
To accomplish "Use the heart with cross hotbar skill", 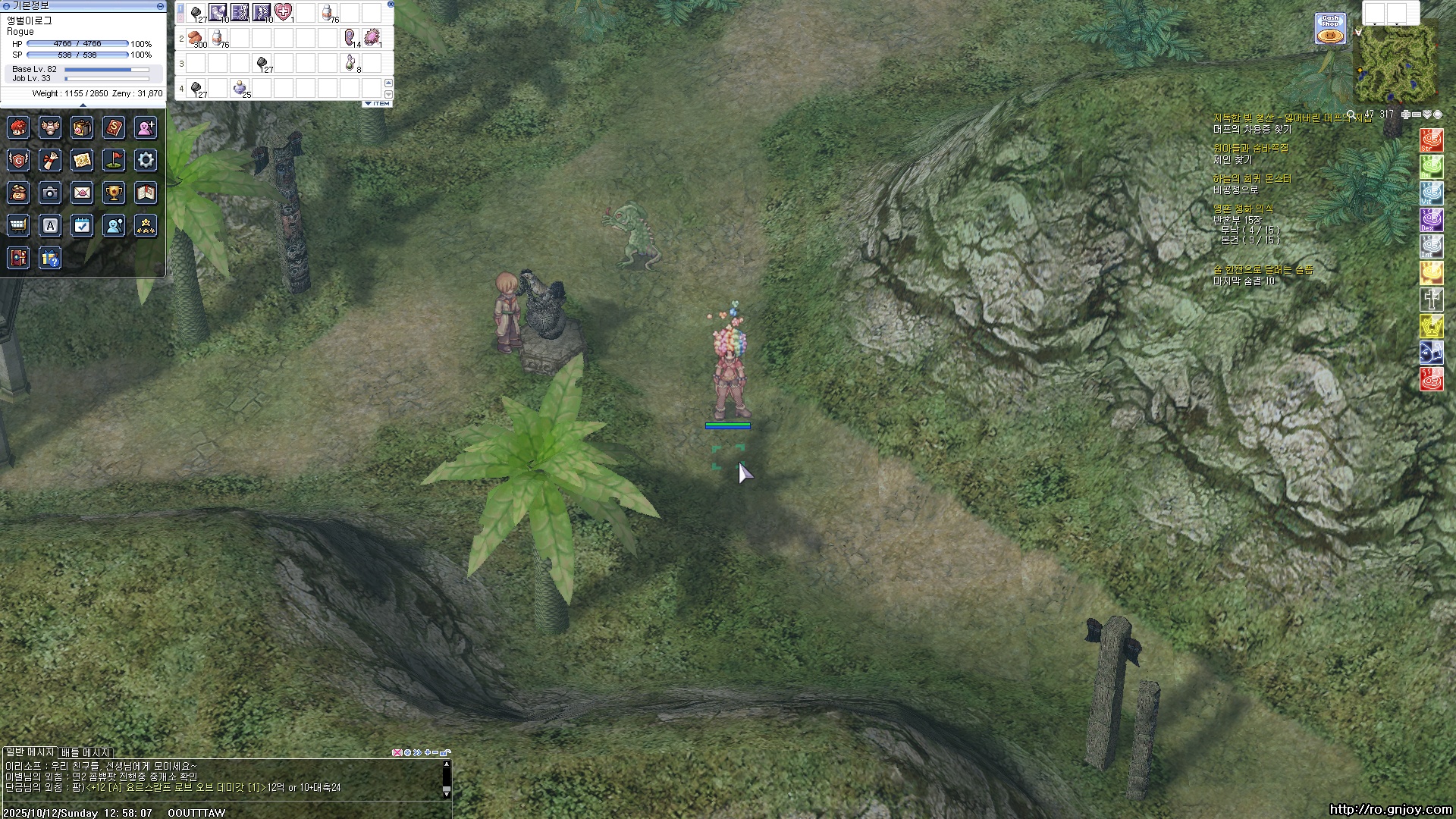I will [x=284, y=12].
